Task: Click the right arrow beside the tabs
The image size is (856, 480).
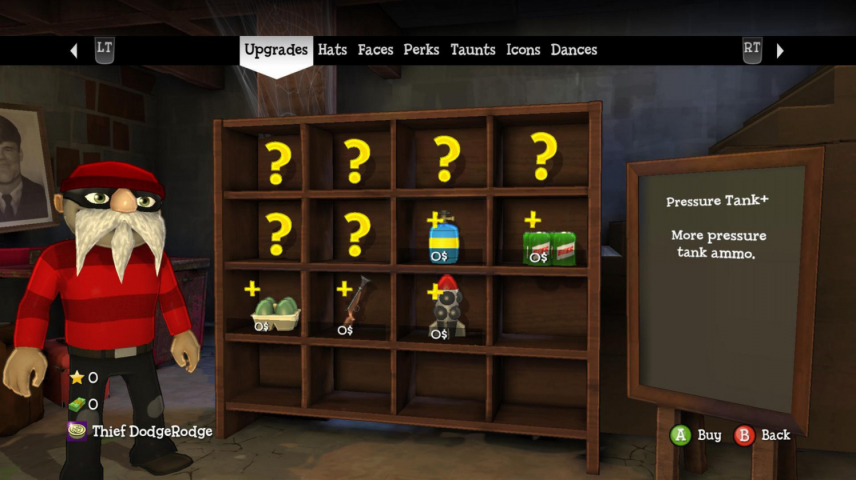Action: (780, 50)
